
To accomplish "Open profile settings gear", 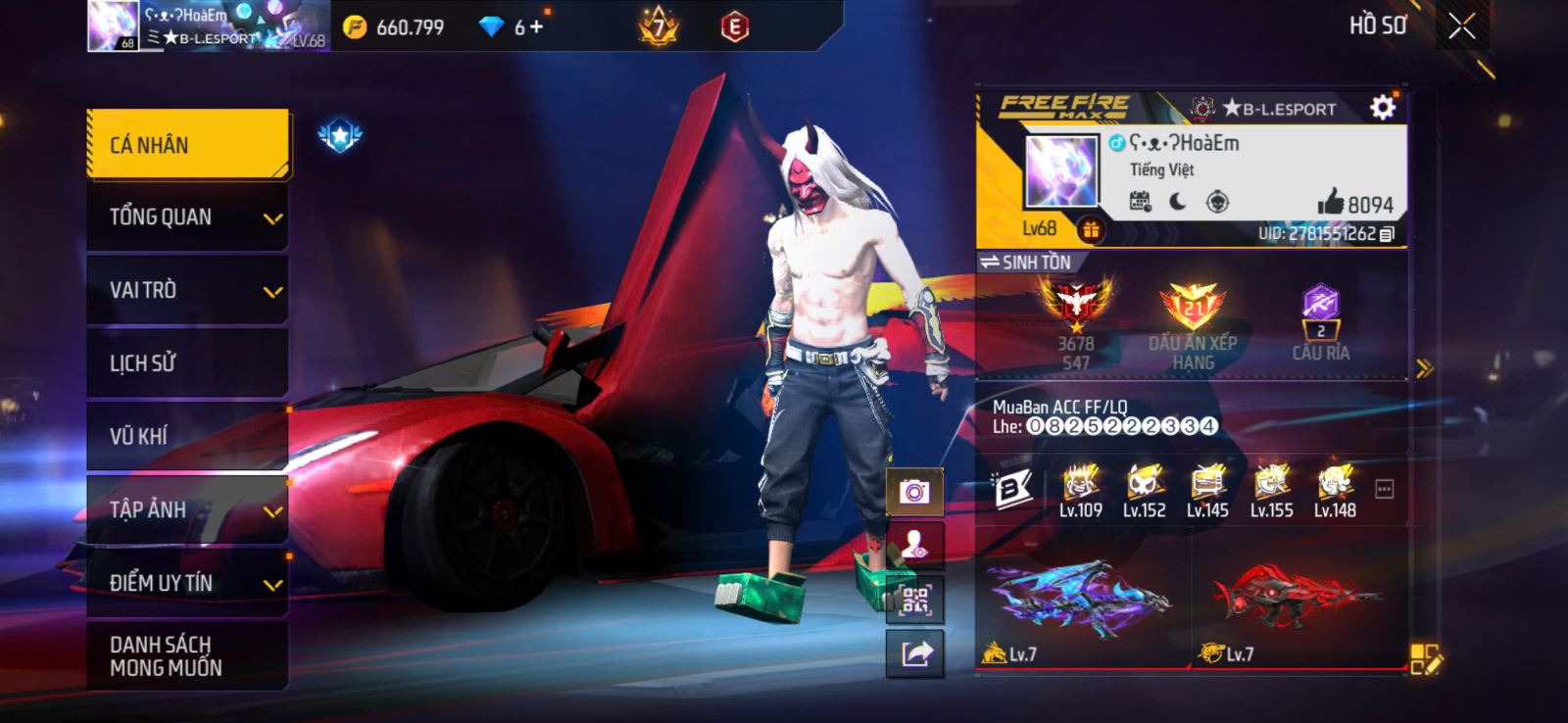I will (x=1382, y=107).
